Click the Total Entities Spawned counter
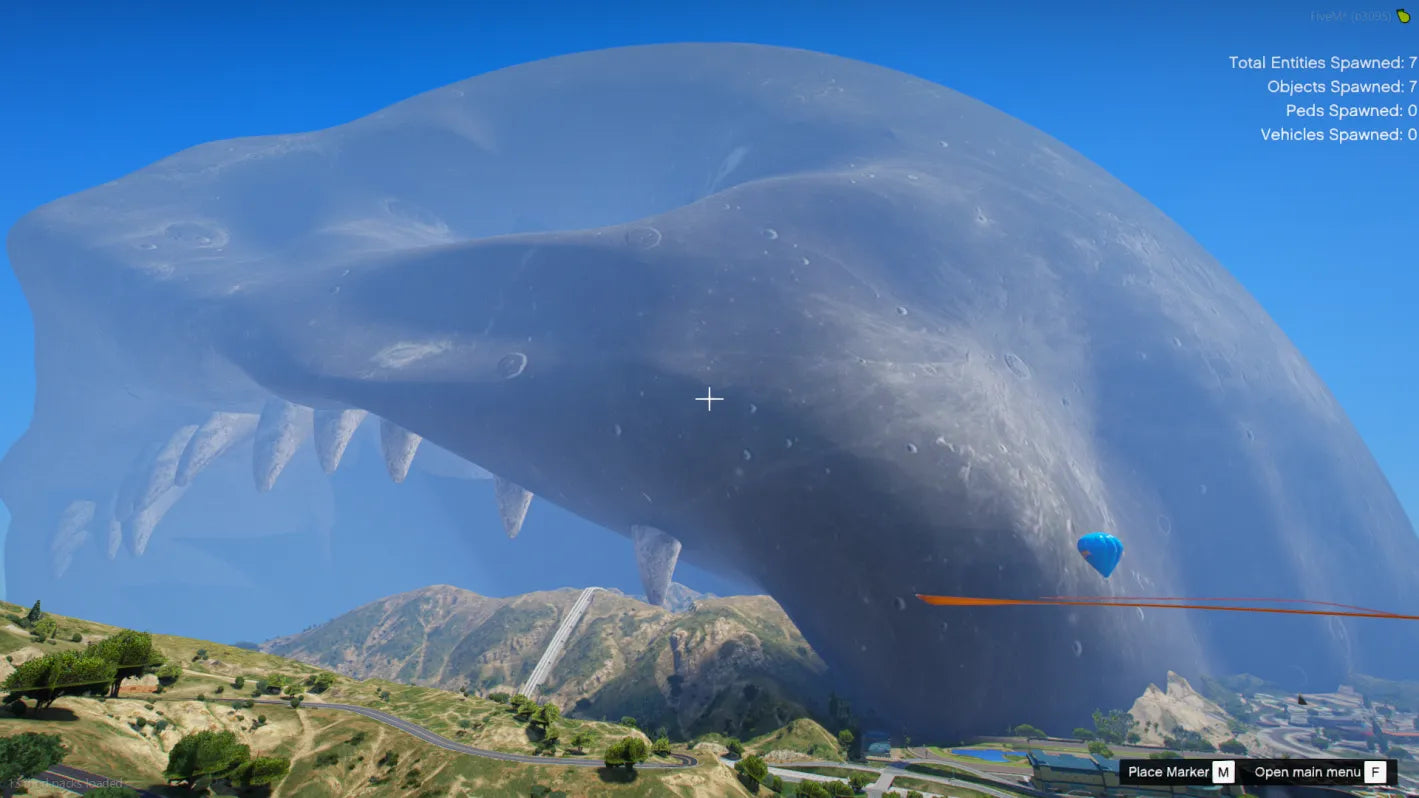Image resolution: width=1419 pixels, height=798 pixels. point(1320,62)
